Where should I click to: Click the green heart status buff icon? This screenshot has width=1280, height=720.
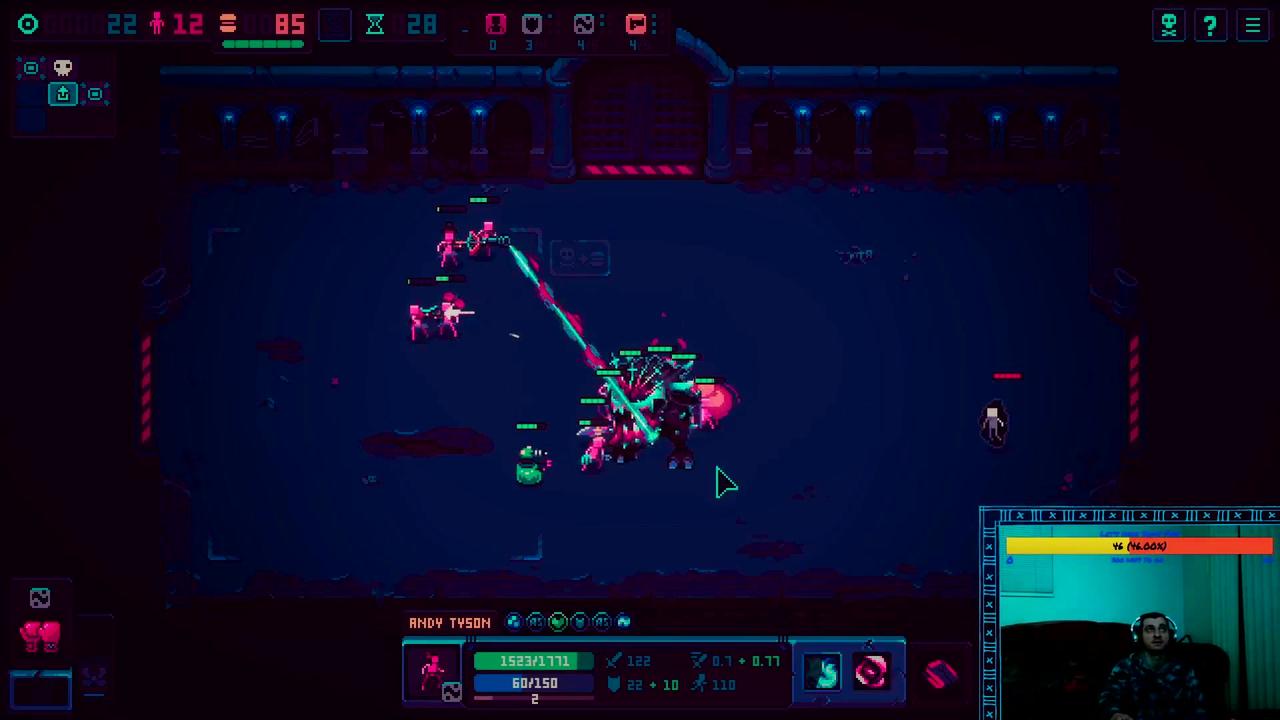point(558,622)
